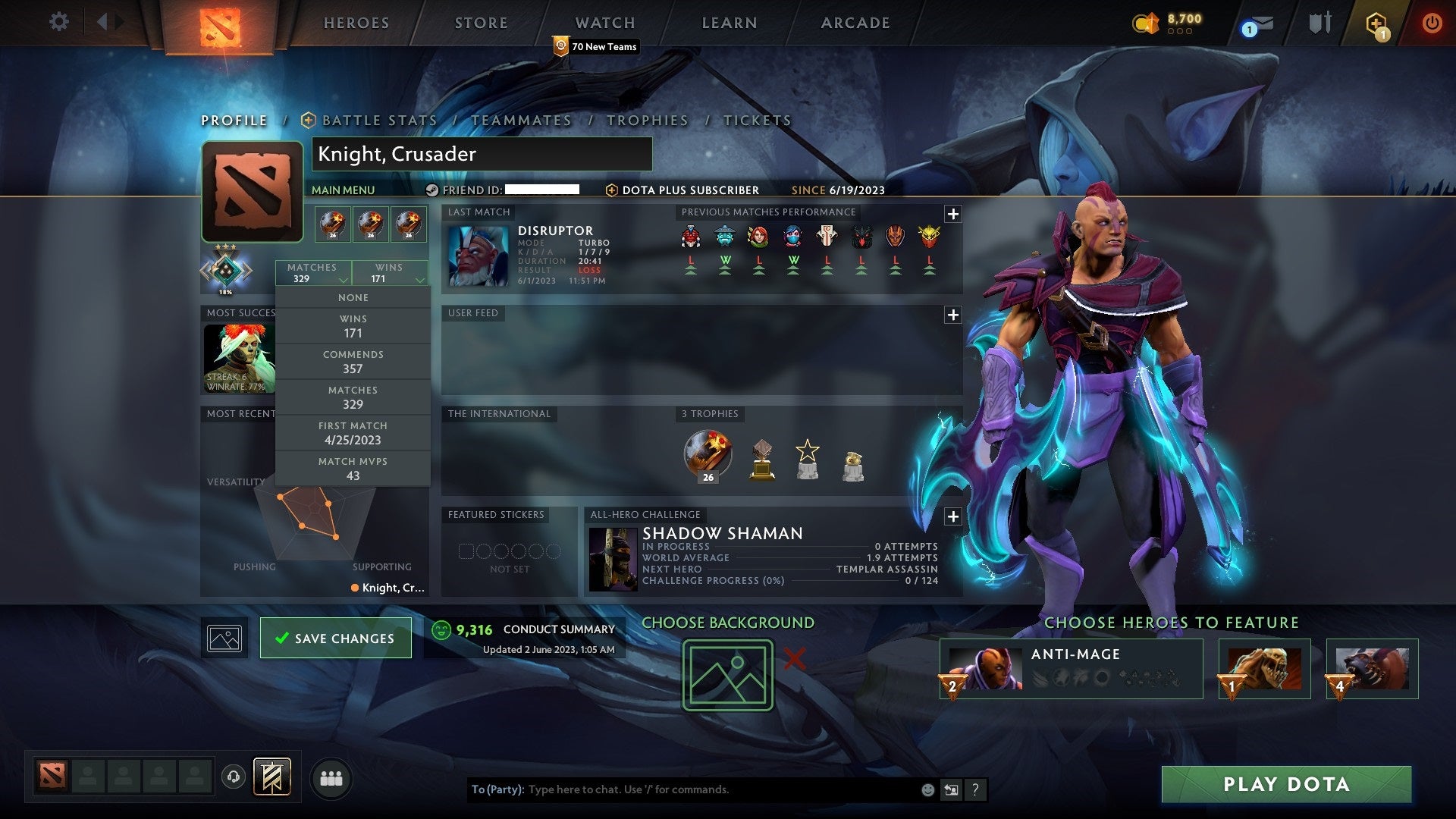Switch to the BATTLE STATS tab
Screen dimensions: 1456x819
tap(378, 120)
